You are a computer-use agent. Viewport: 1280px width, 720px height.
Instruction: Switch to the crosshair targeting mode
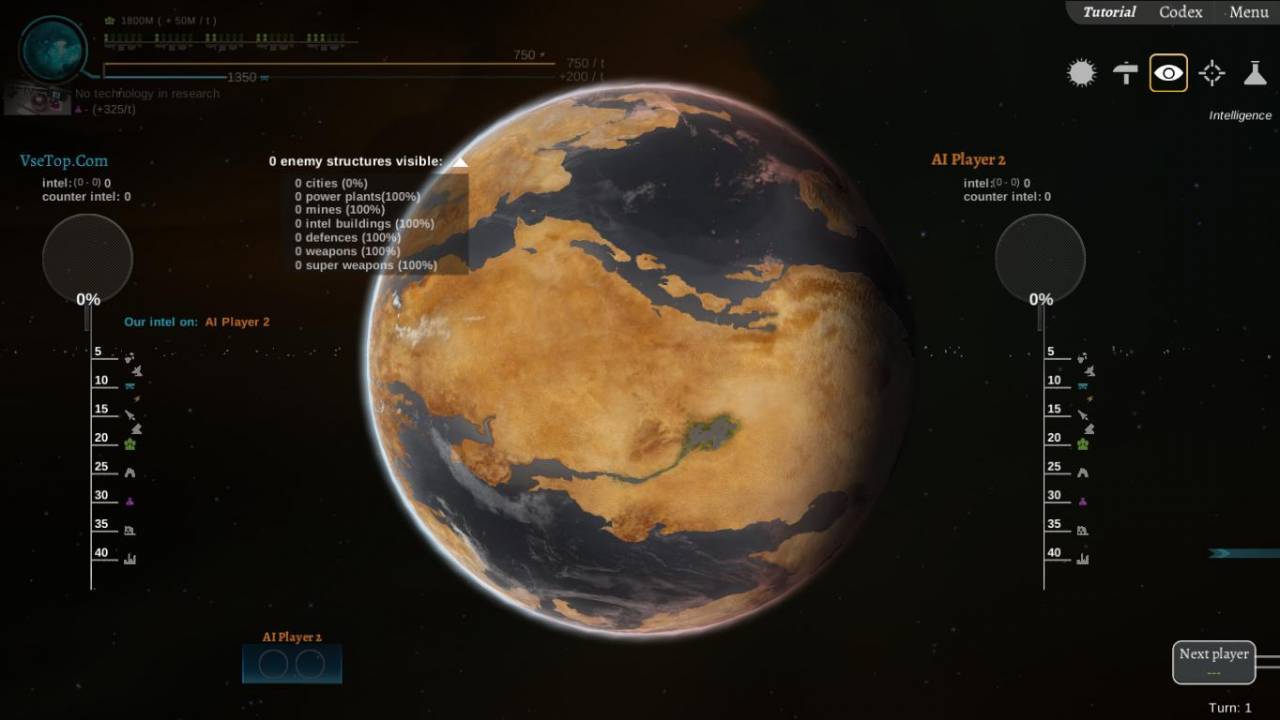coord(1212,73)
